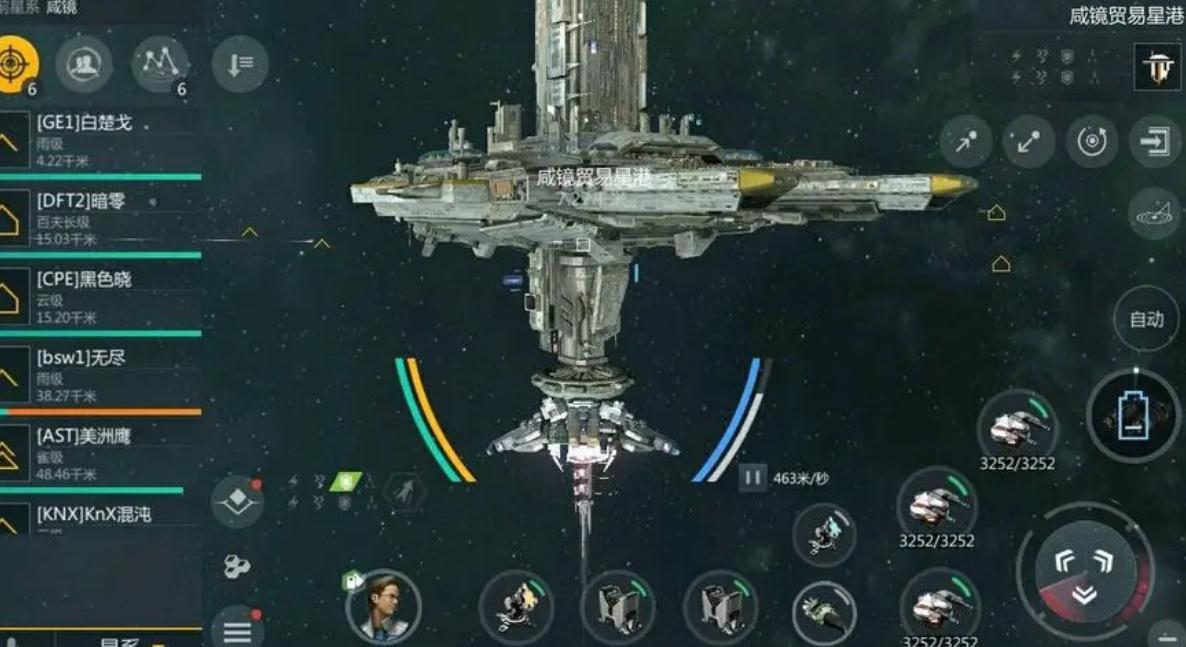Stop the ship with the pause speed button
This screenshot has height=647, width=1186.
click(x=752, y=478)
